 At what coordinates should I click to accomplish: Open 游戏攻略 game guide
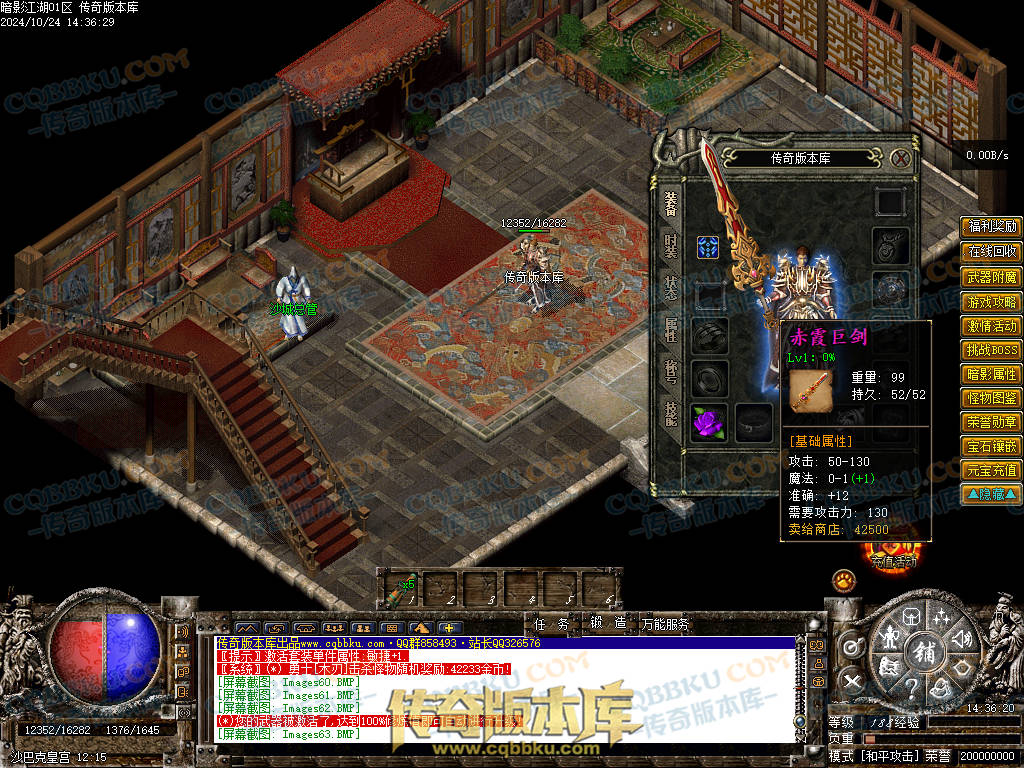point(991,302)
